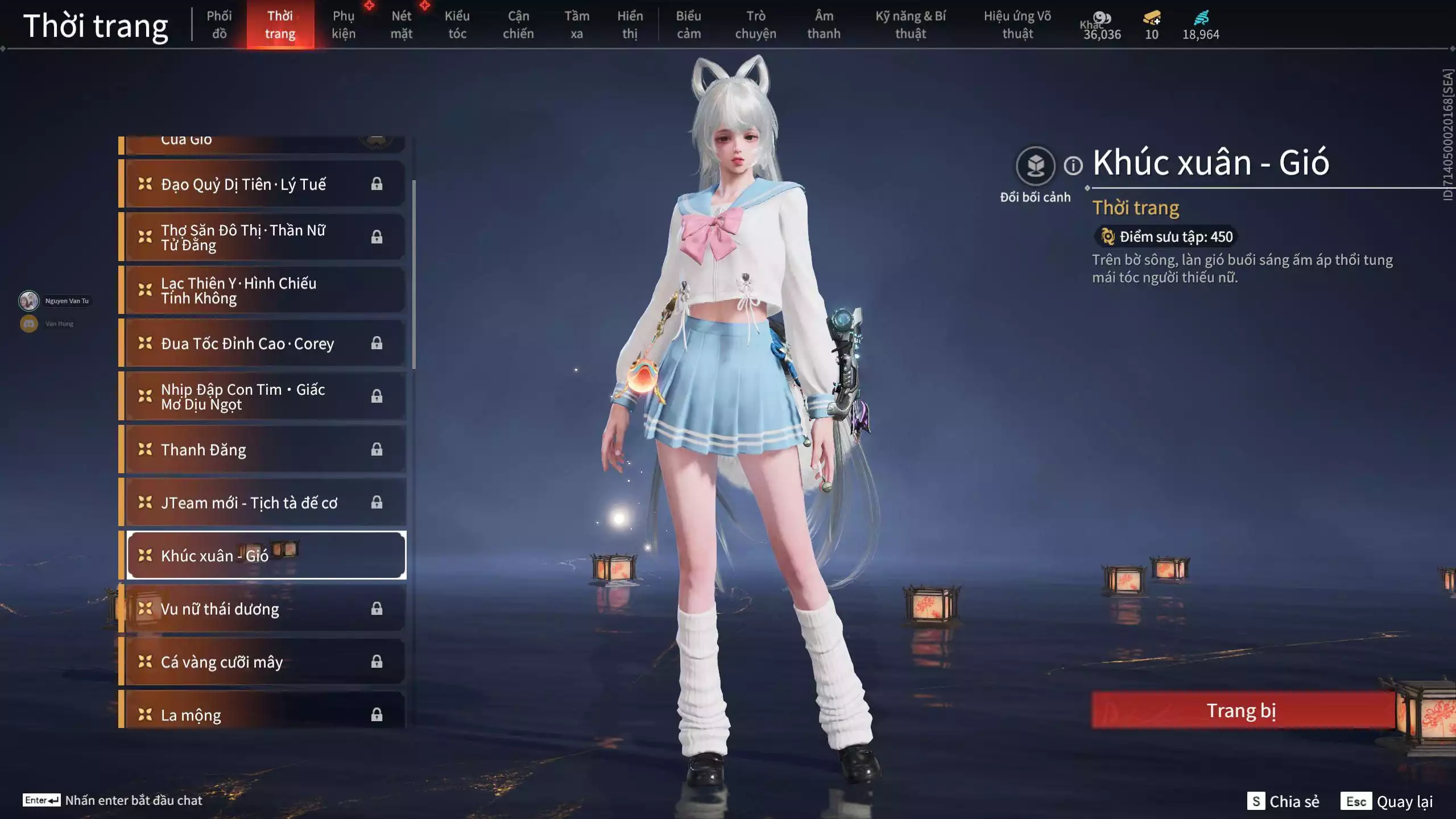The image size is (1456, 819).
Task: Open the Phụ kiện accessories section
Action: tap(344, 25)
